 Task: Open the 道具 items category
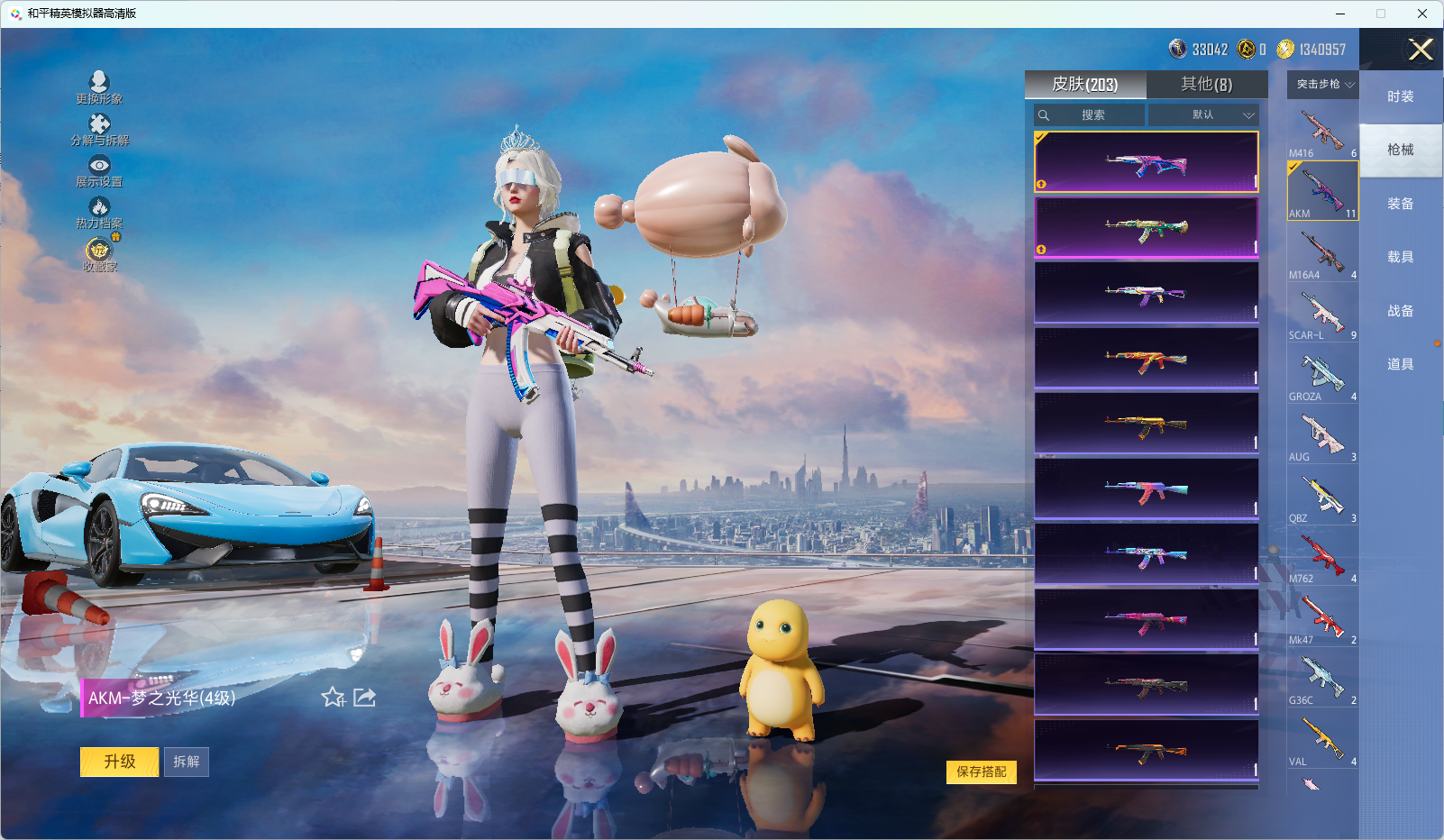point(1400,364)
